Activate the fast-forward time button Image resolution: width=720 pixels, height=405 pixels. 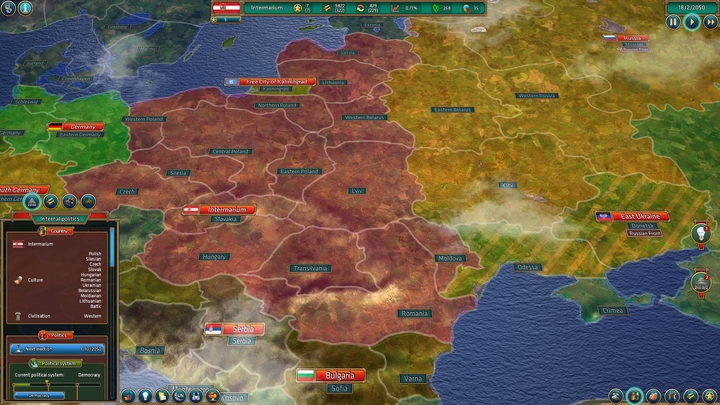[x=709, y=22]
